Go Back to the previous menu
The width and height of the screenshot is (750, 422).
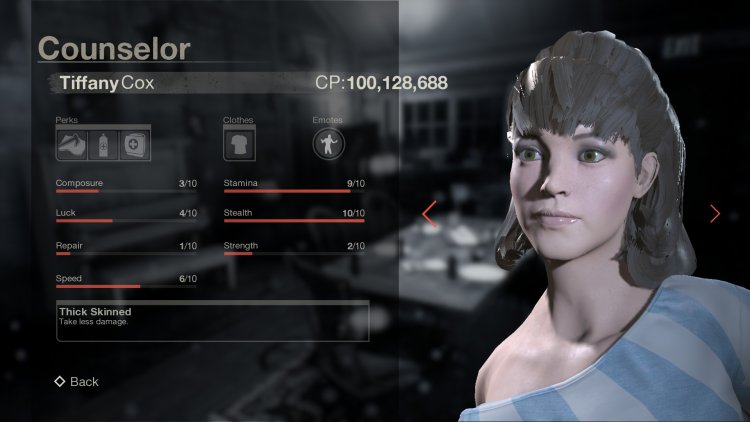coord(76,381)
